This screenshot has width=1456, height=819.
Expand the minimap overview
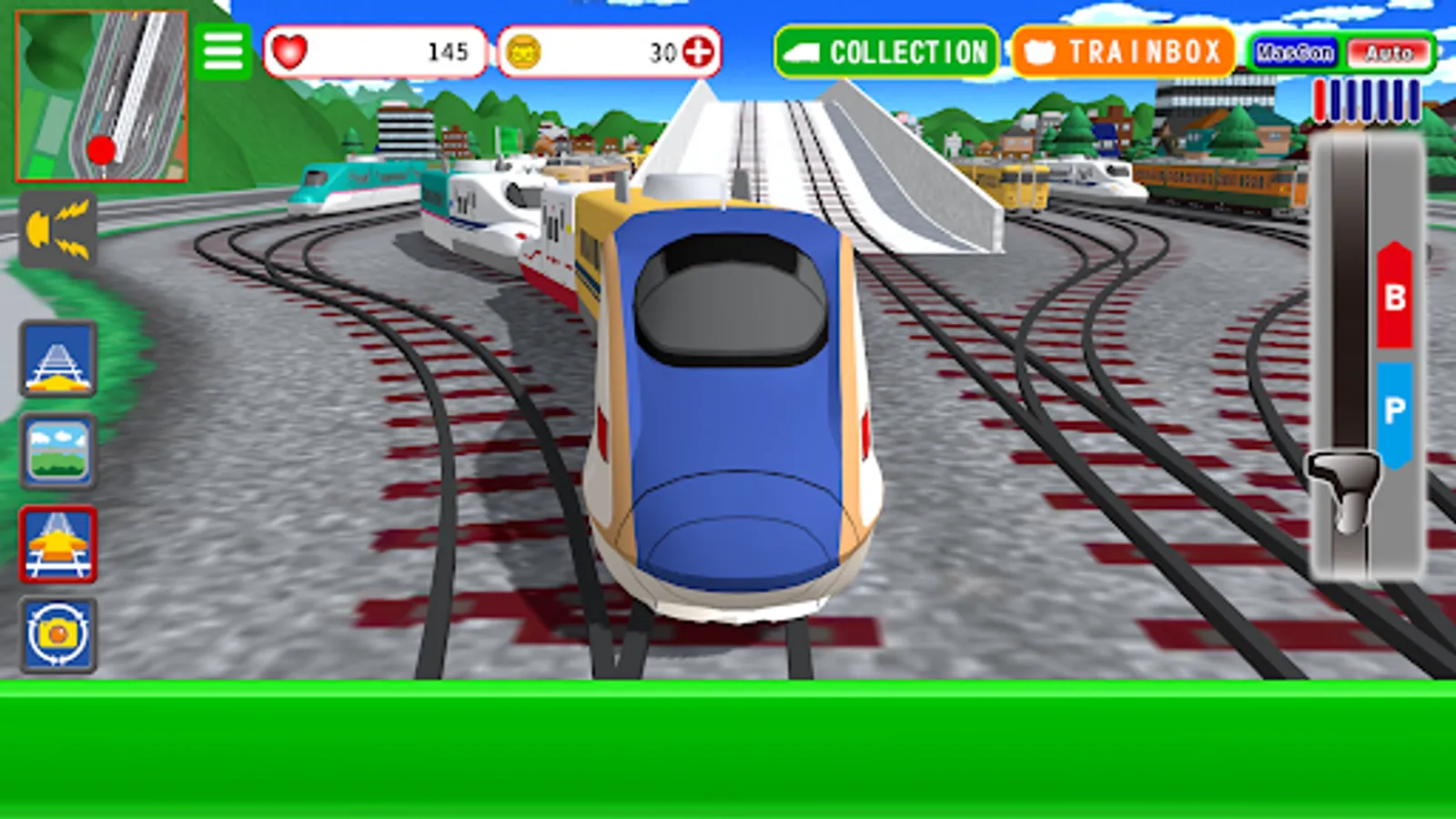point(100,96)
